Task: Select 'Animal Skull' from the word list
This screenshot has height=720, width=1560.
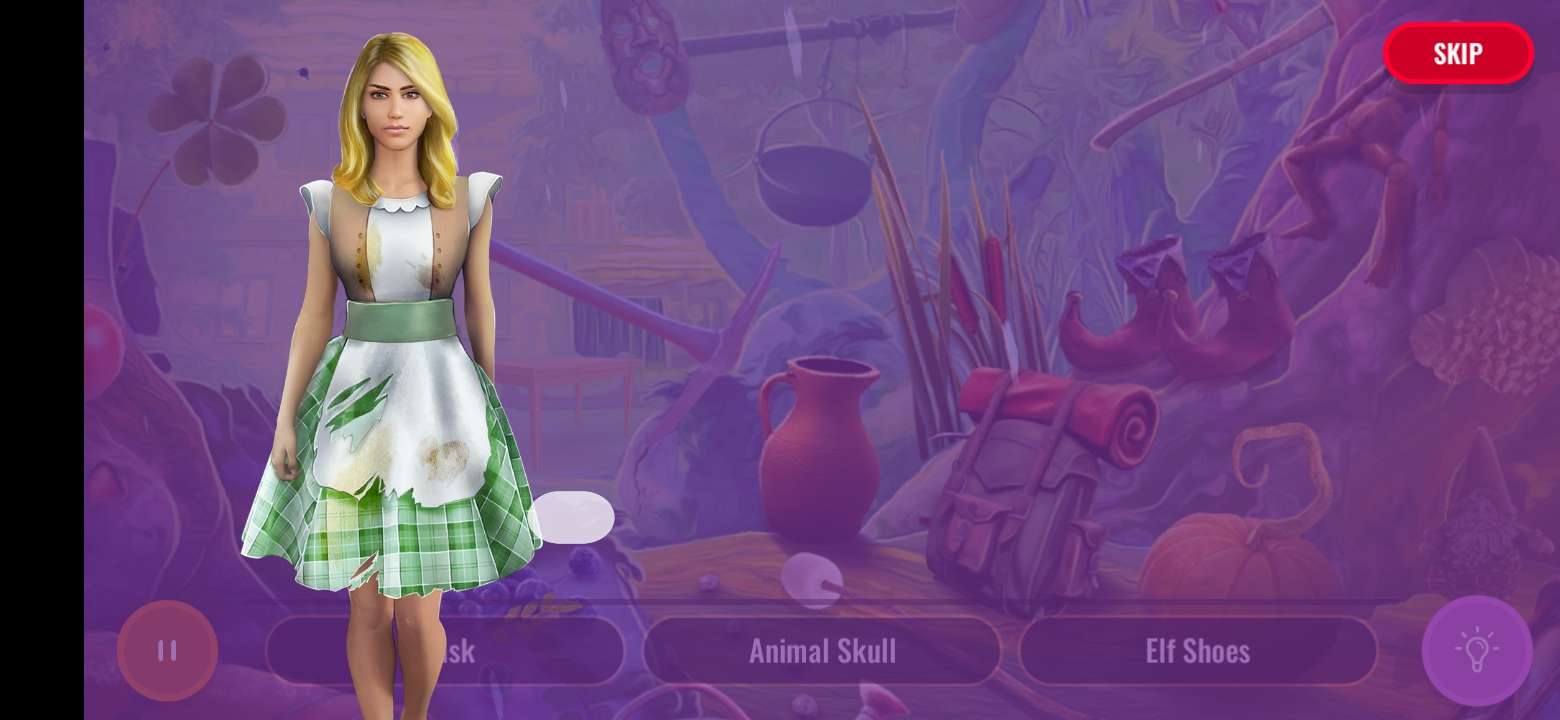Action: coord(822,651)
